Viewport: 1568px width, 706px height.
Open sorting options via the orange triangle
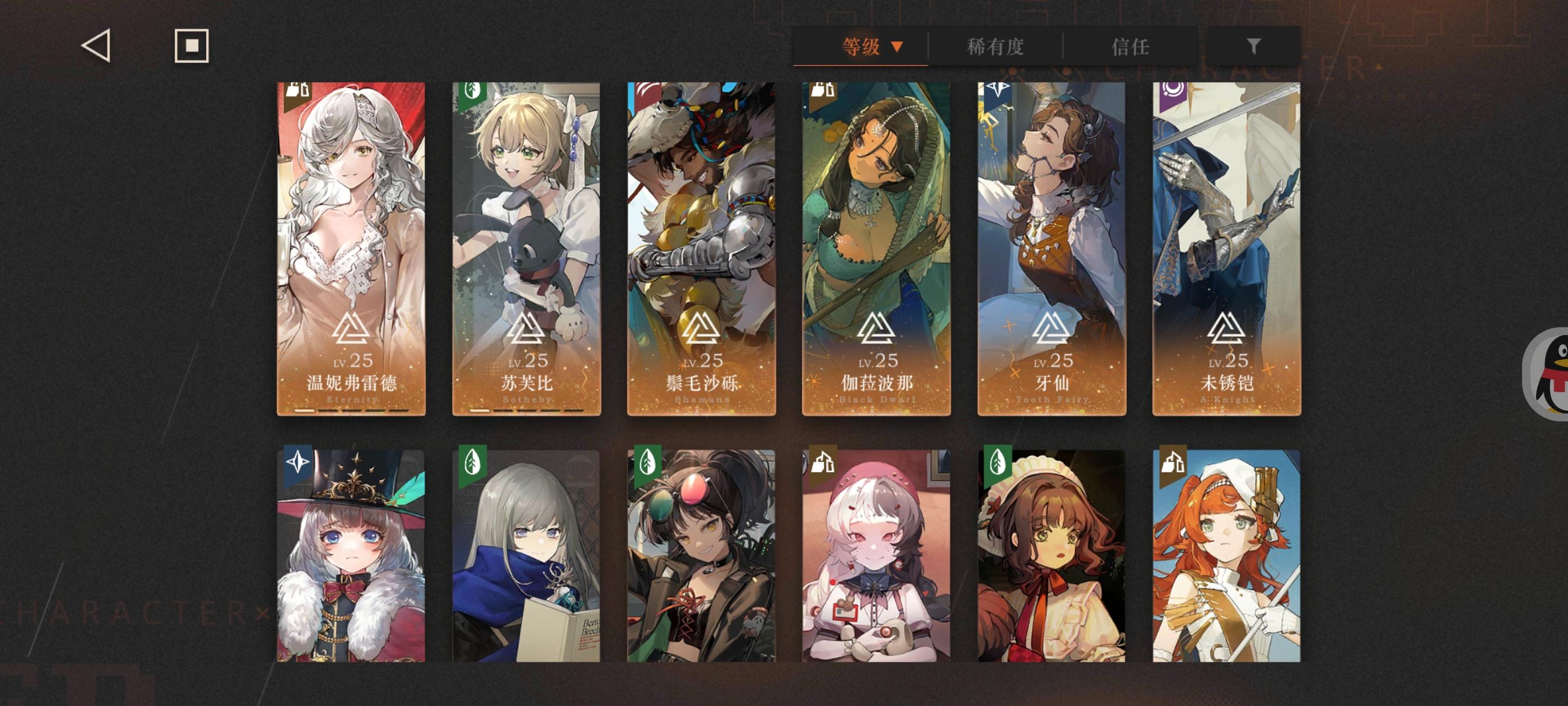[x=896, y=46]
